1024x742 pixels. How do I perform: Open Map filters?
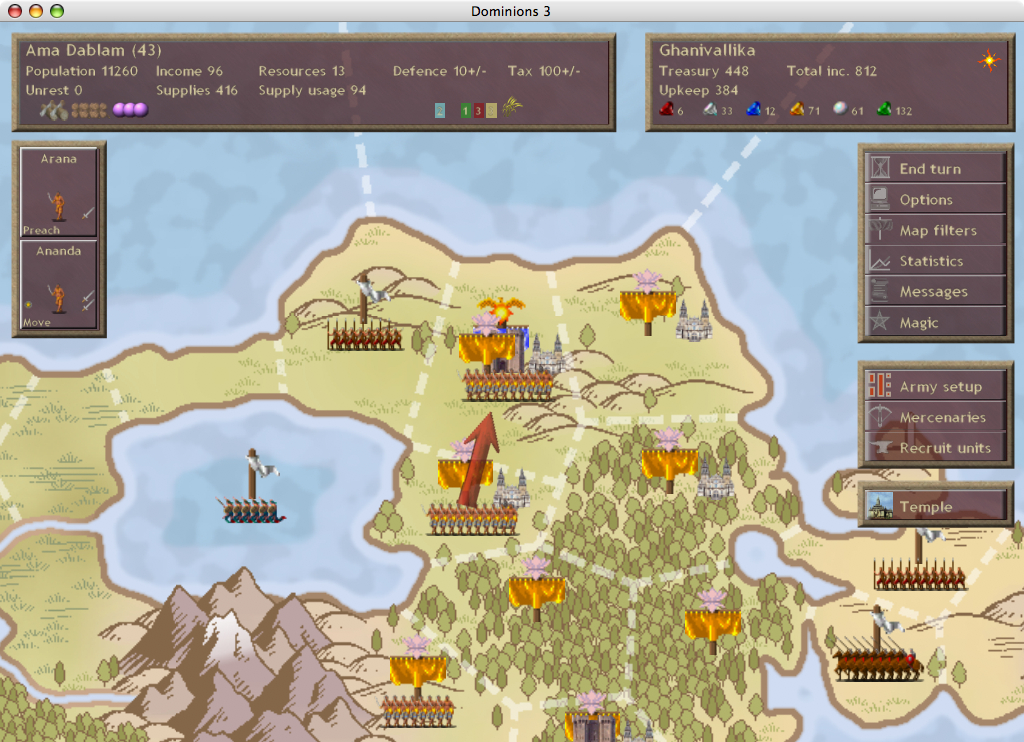click(x=935, y=231)
